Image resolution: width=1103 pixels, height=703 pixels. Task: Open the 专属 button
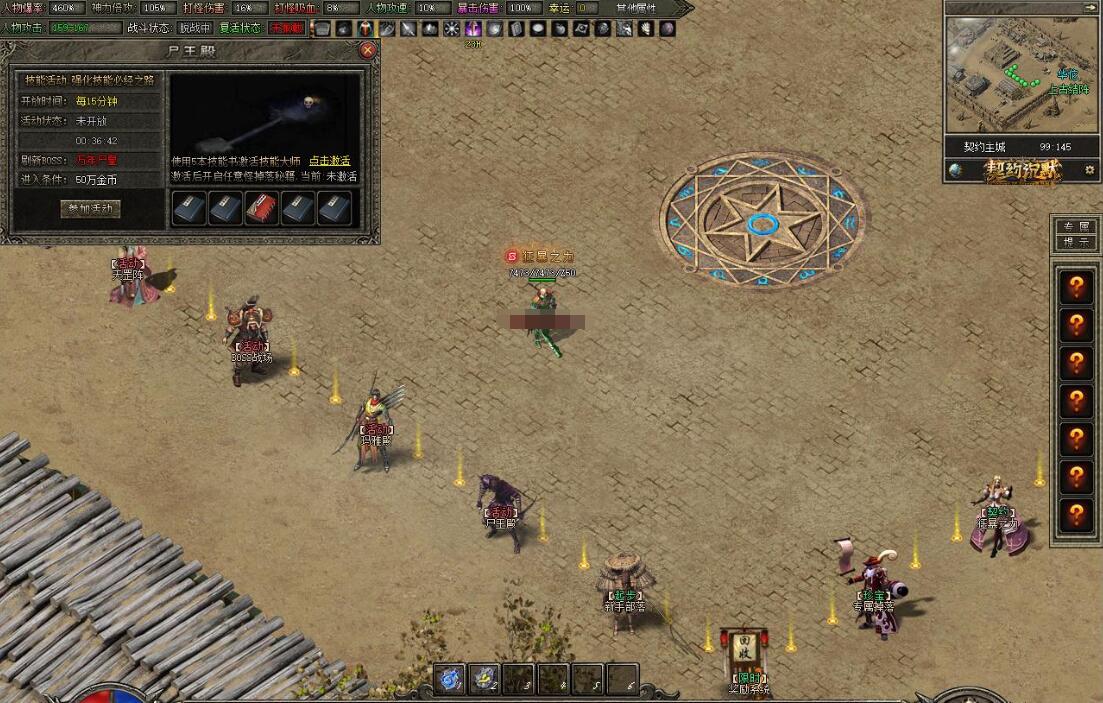[x=1076, y=227]
